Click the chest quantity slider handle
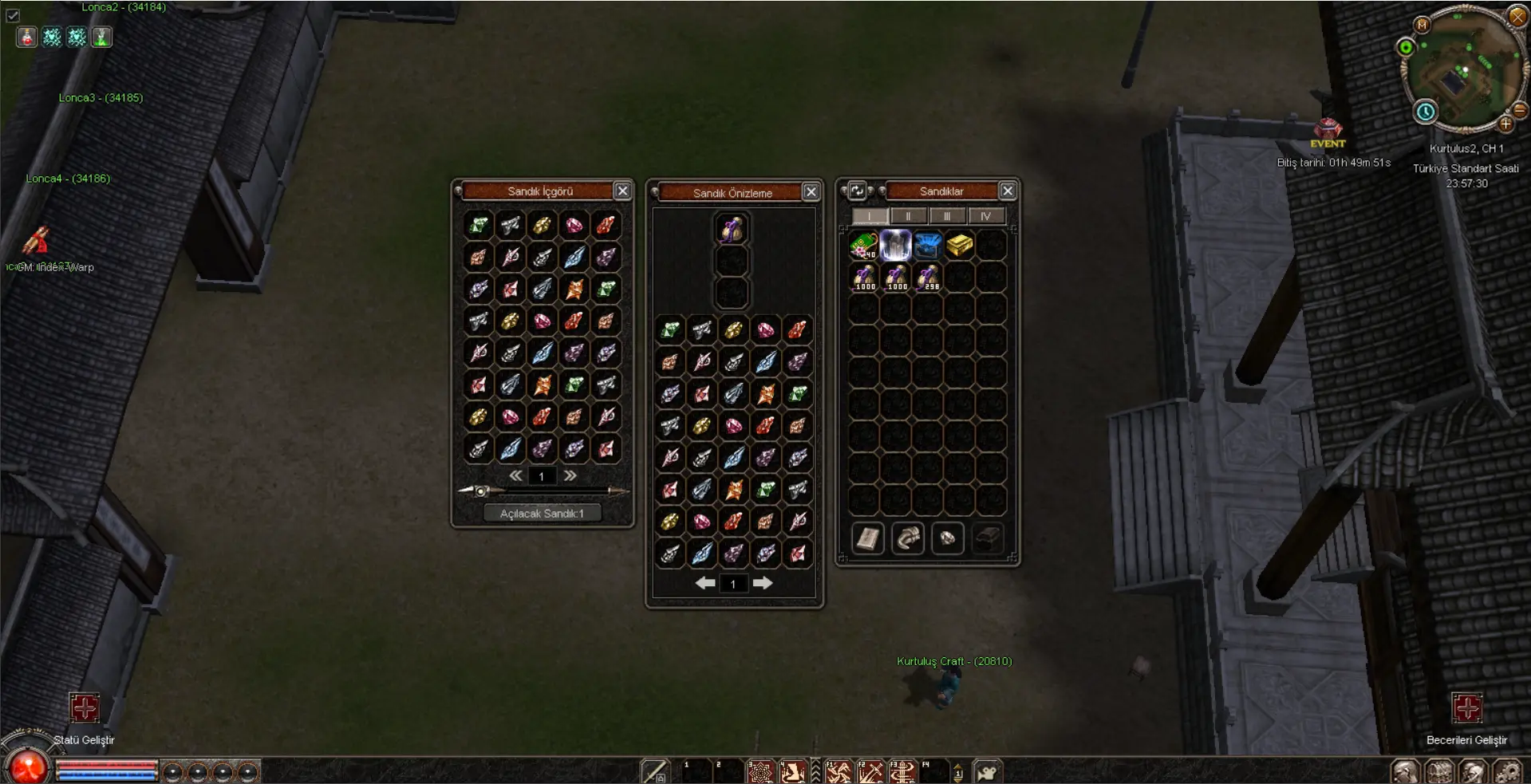The width and height of the screenshot is (1531, 784). pyautogui.click(x=480, y=491)
